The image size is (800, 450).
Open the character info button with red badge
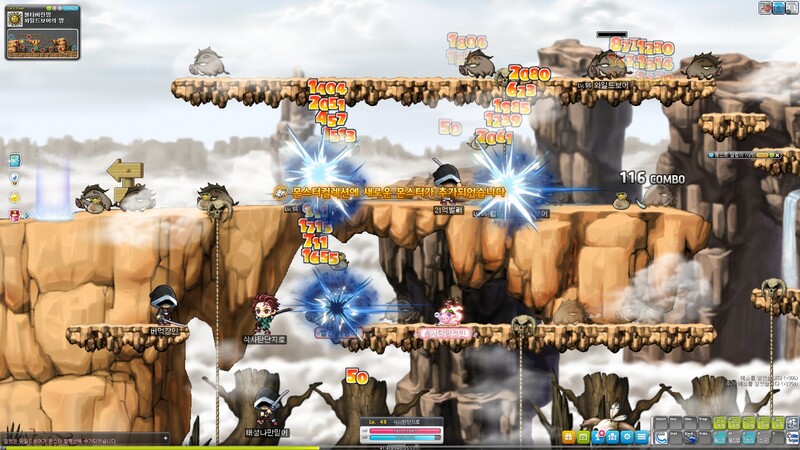point(598,437)
